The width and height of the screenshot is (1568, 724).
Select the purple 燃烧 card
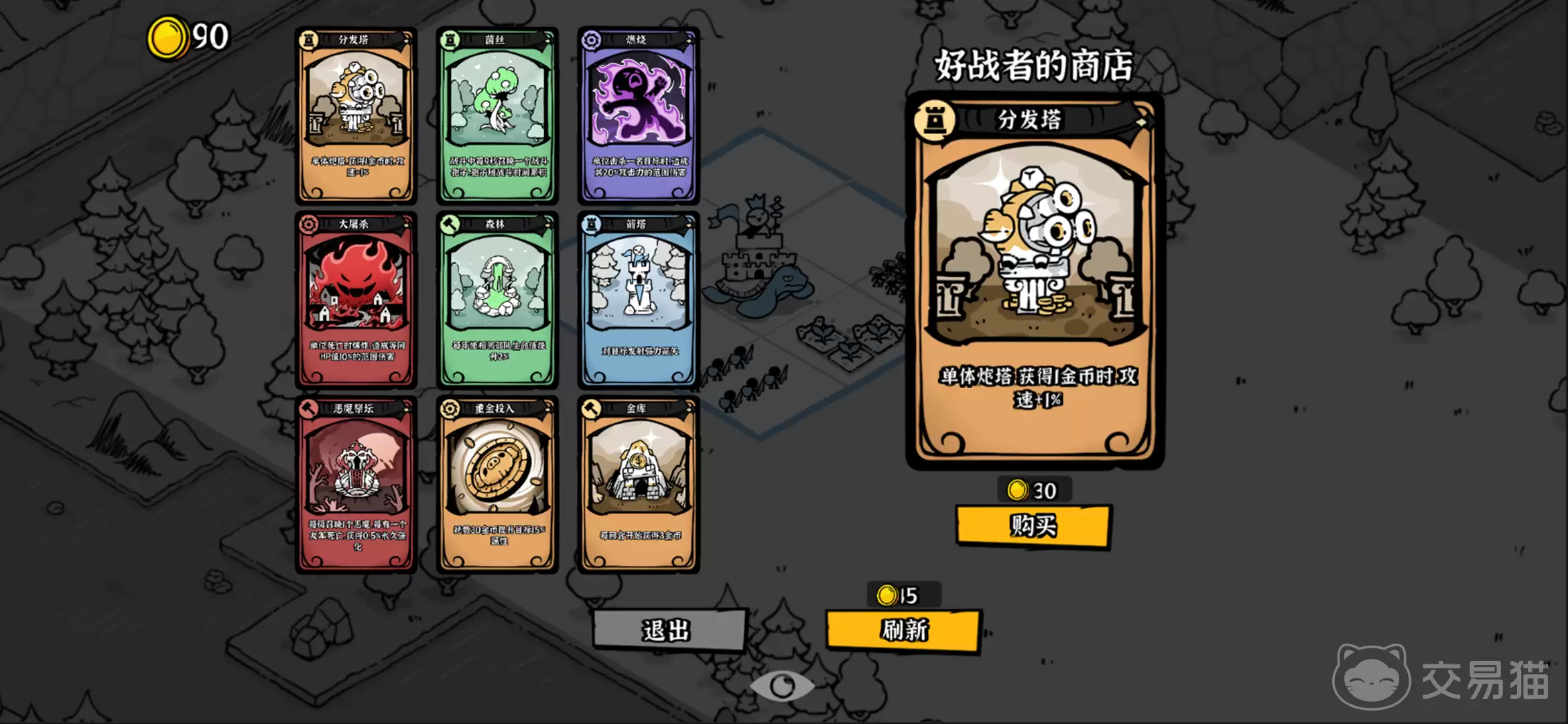point(639,115)
